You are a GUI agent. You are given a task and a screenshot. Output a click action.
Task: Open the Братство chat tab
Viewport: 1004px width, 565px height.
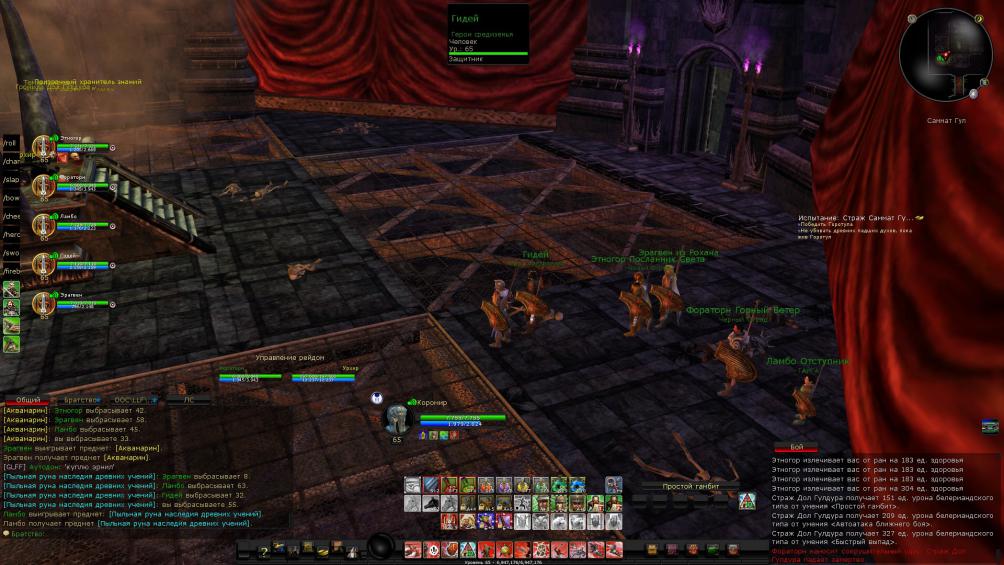coord(80,400)
